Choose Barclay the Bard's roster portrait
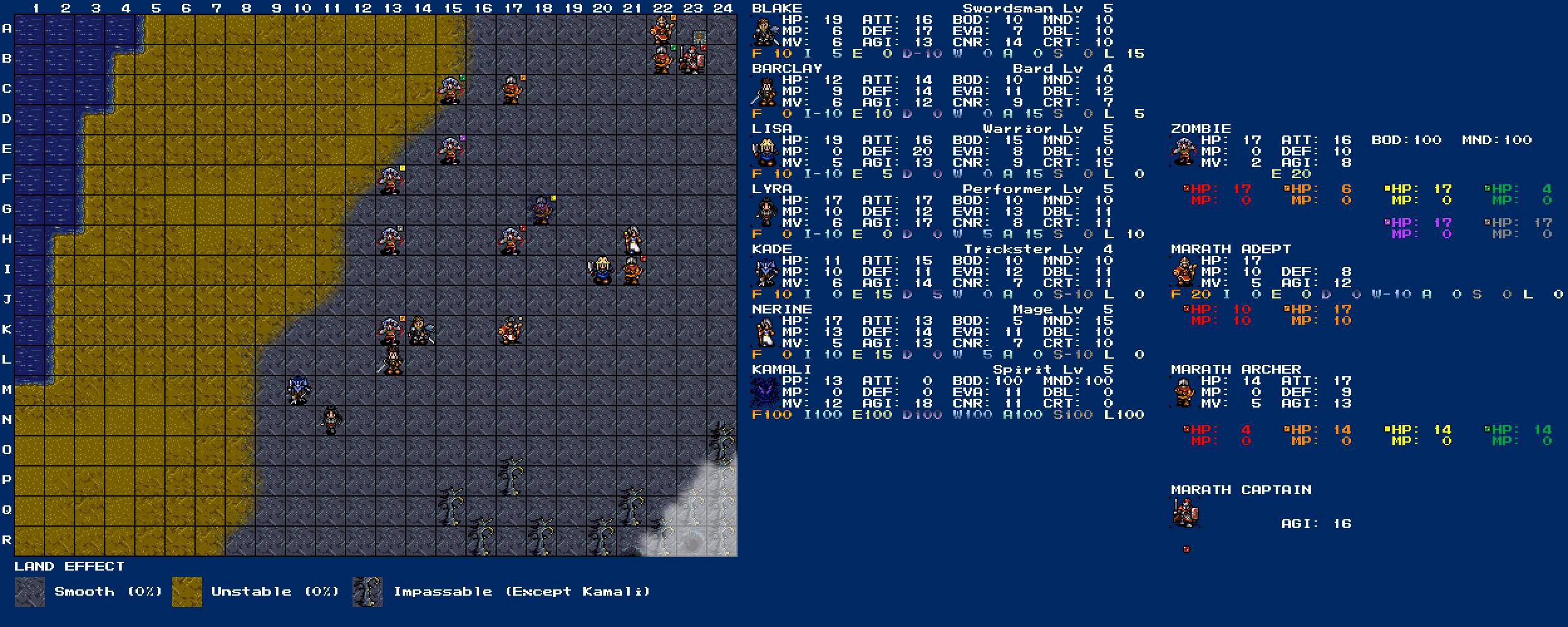1568x627 pixels. [765, 92]
